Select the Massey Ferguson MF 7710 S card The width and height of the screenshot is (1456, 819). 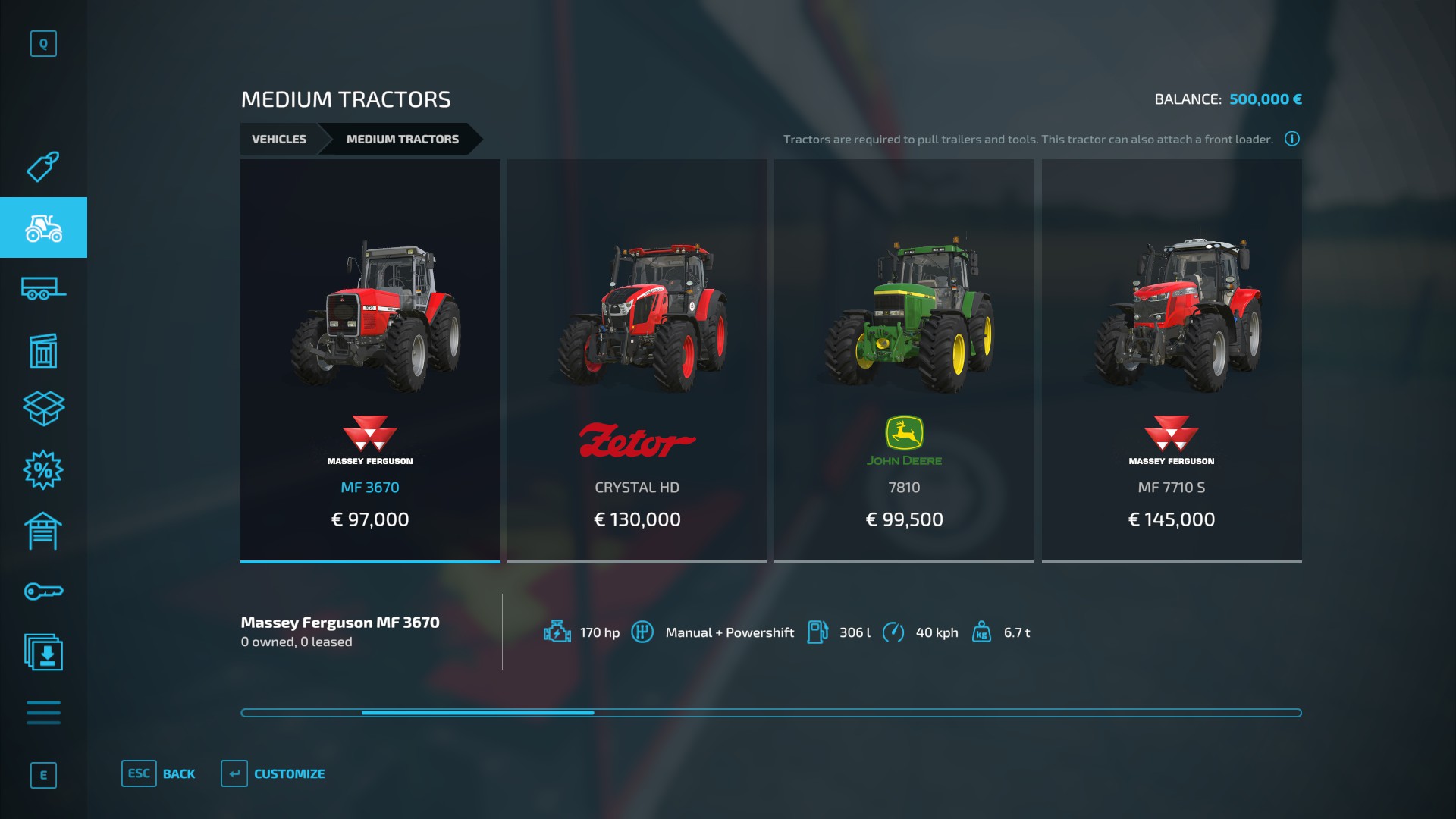(1172, 360)
